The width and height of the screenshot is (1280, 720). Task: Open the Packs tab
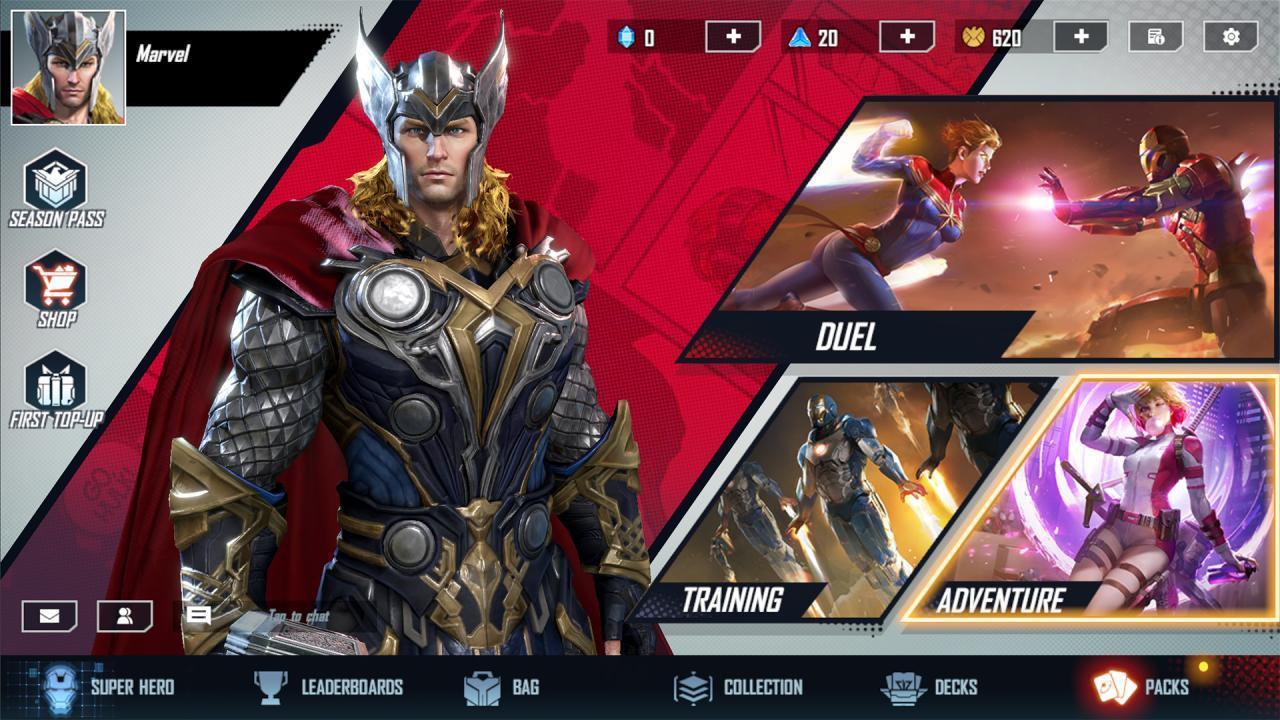[x=1142, y=687]
